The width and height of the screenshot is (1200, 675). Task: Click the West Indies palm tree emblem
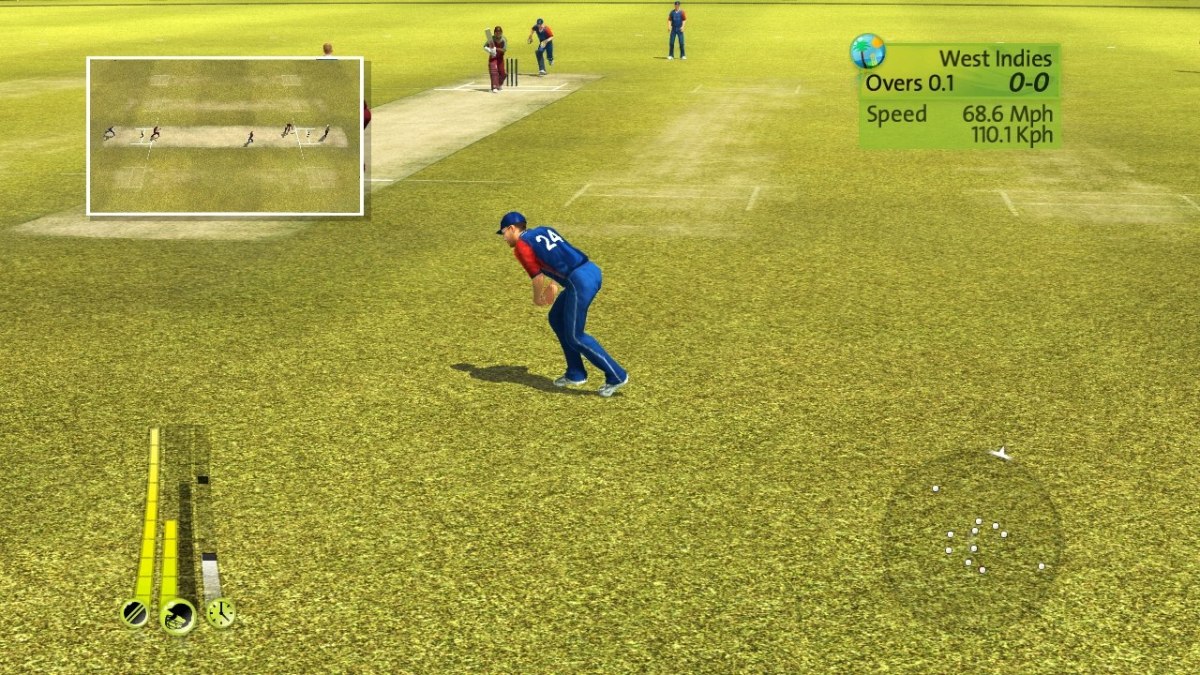pos(867,51)
